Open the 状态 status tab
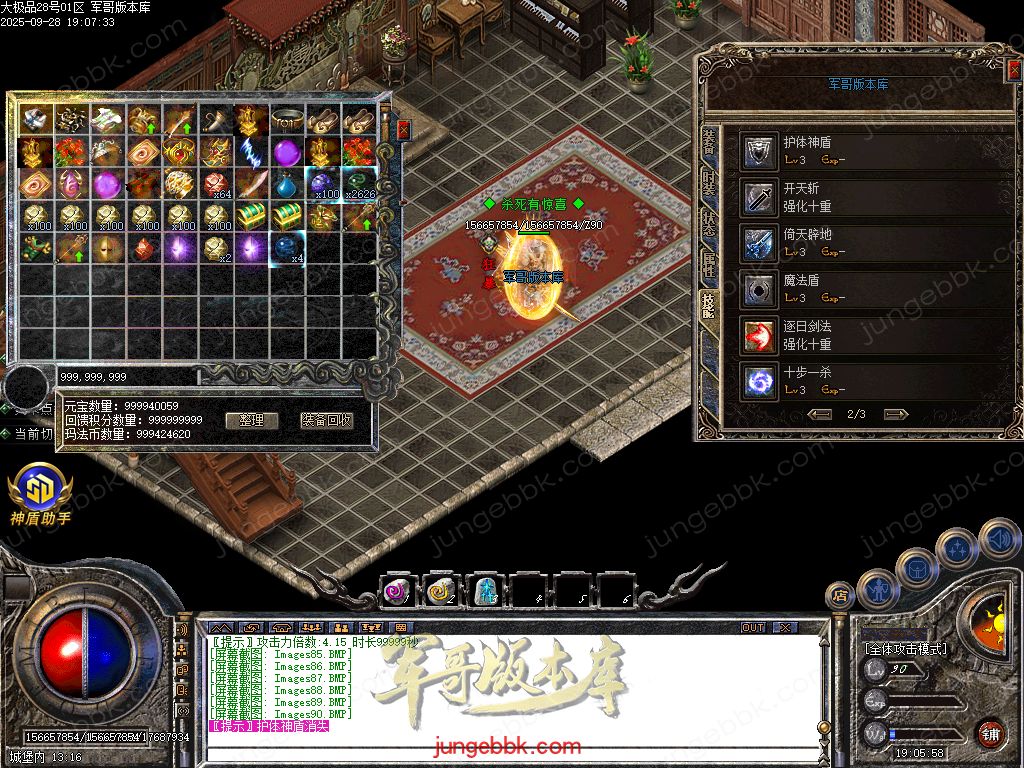 coord(709,223)
